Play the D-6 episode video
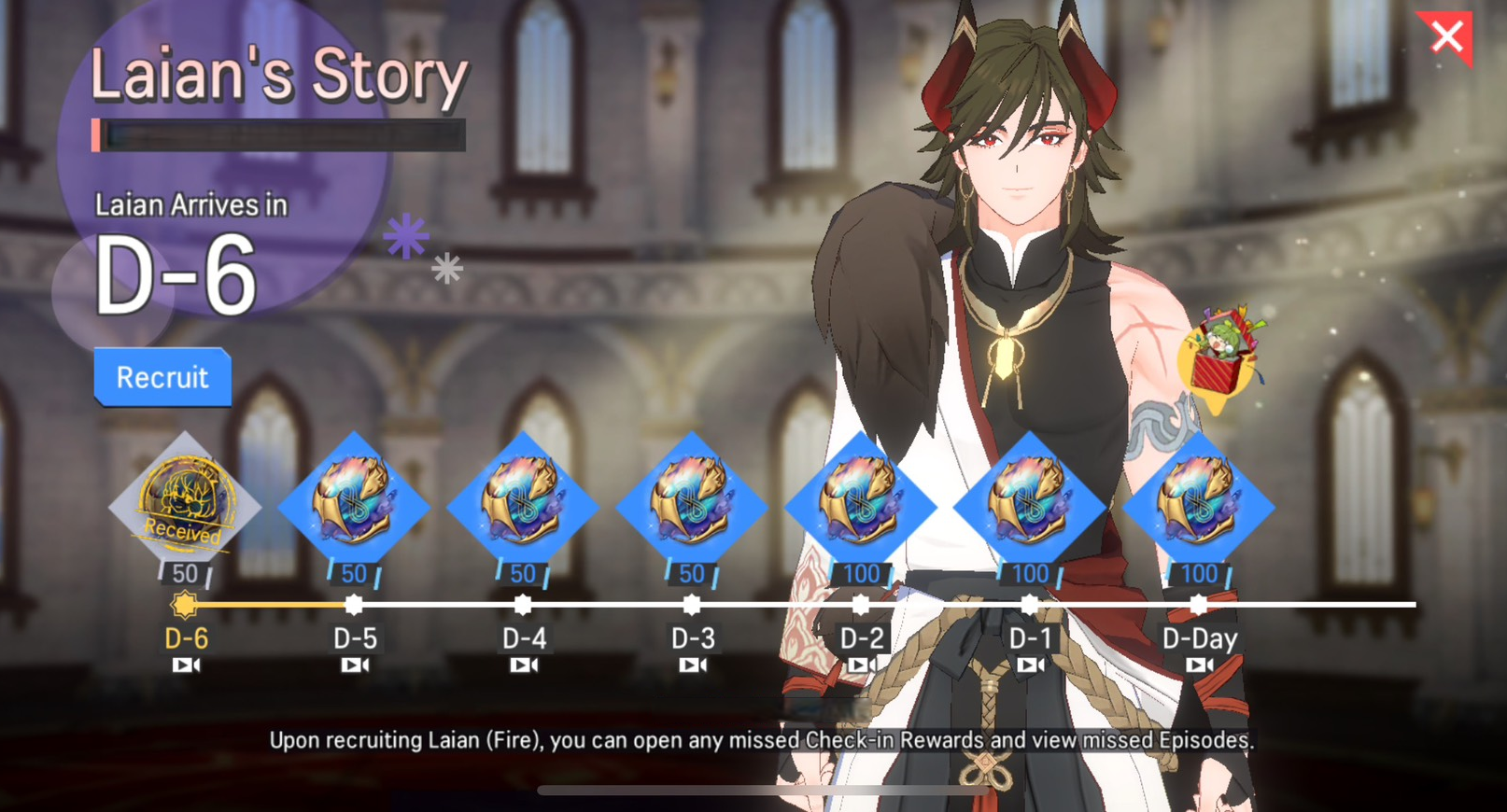The width and height of the screenshot is (1507, 812). 186,665
